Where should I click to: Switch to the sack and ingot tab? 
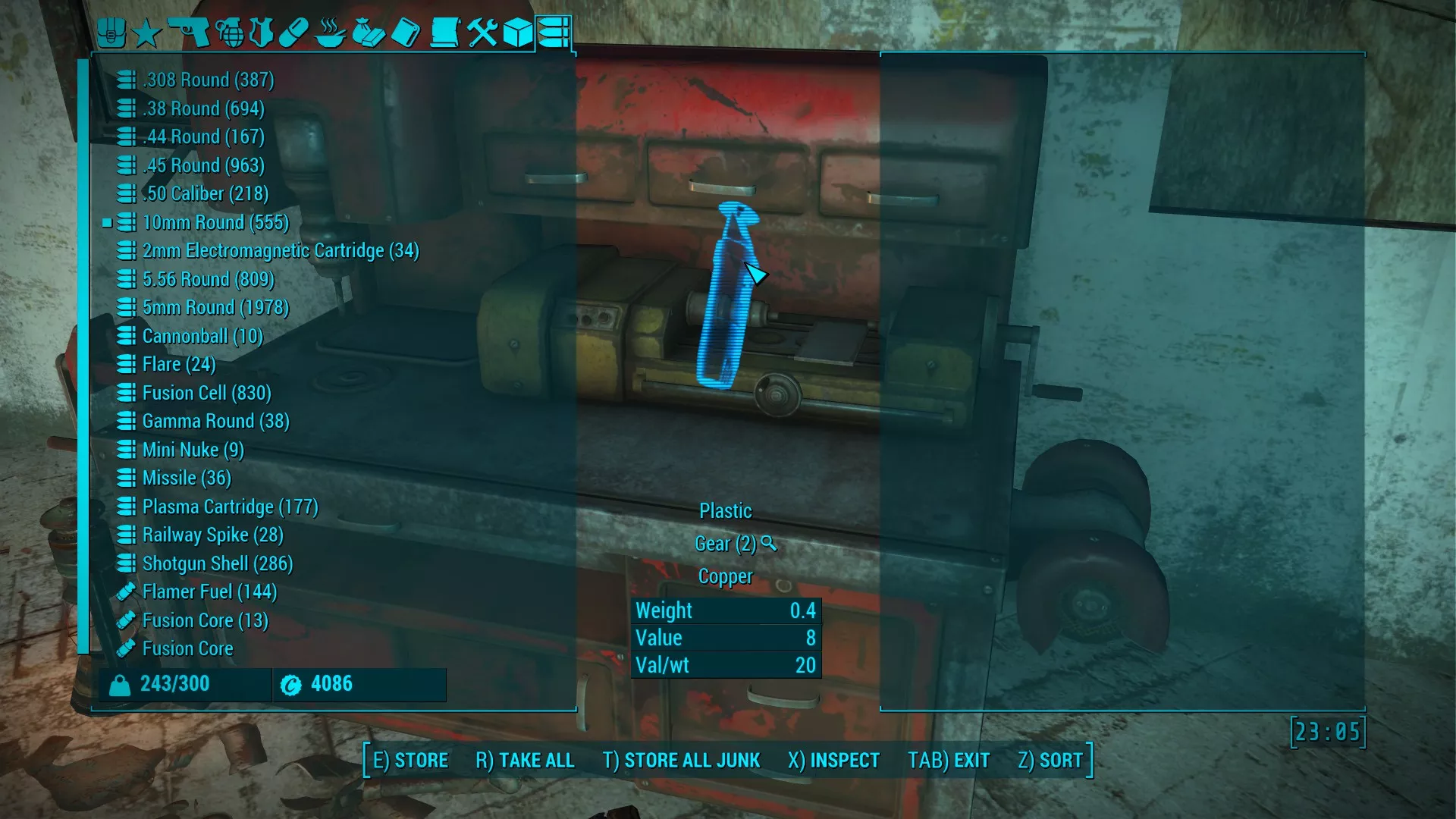point(369,33)
